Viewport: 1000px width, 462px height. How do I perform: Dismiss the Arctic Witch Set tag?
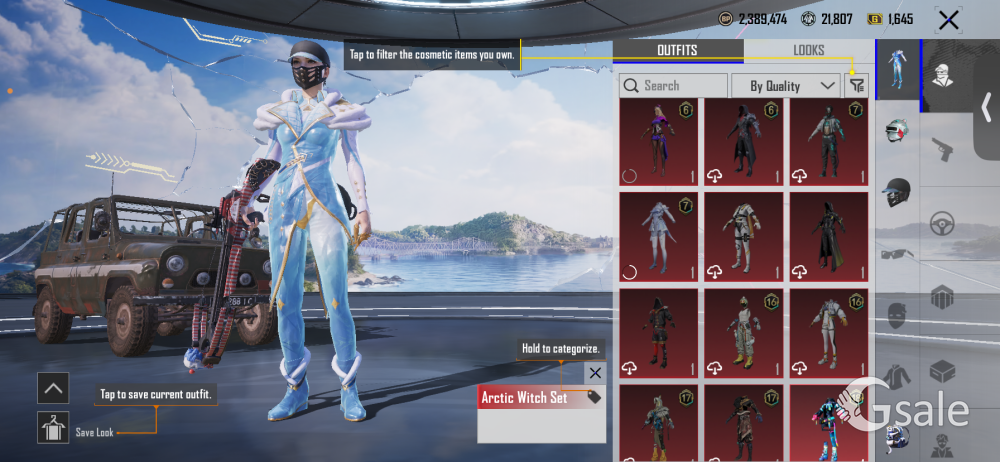595,373
